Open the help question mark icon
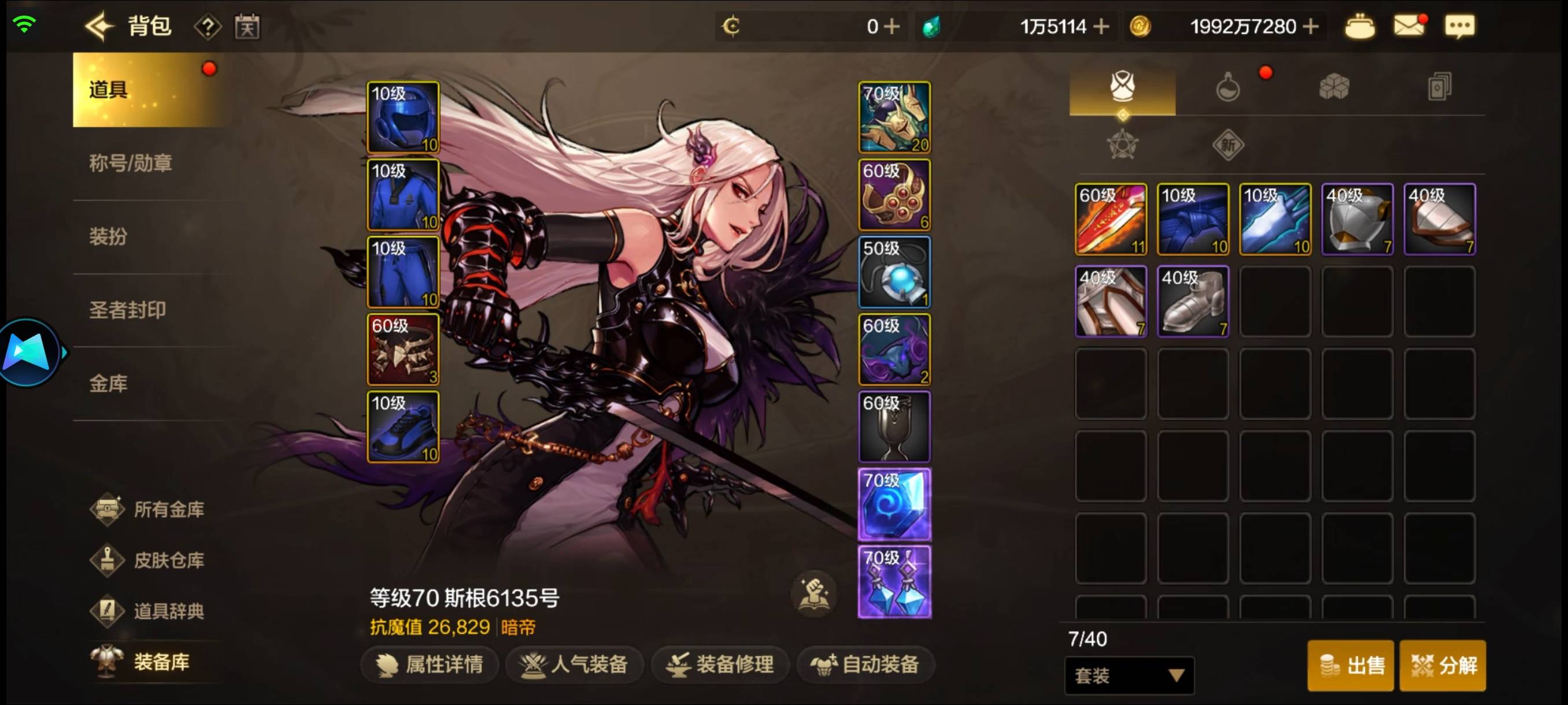Image resolution: width=1568 pixels, height=705 pixels. click(x=209, y=25)
